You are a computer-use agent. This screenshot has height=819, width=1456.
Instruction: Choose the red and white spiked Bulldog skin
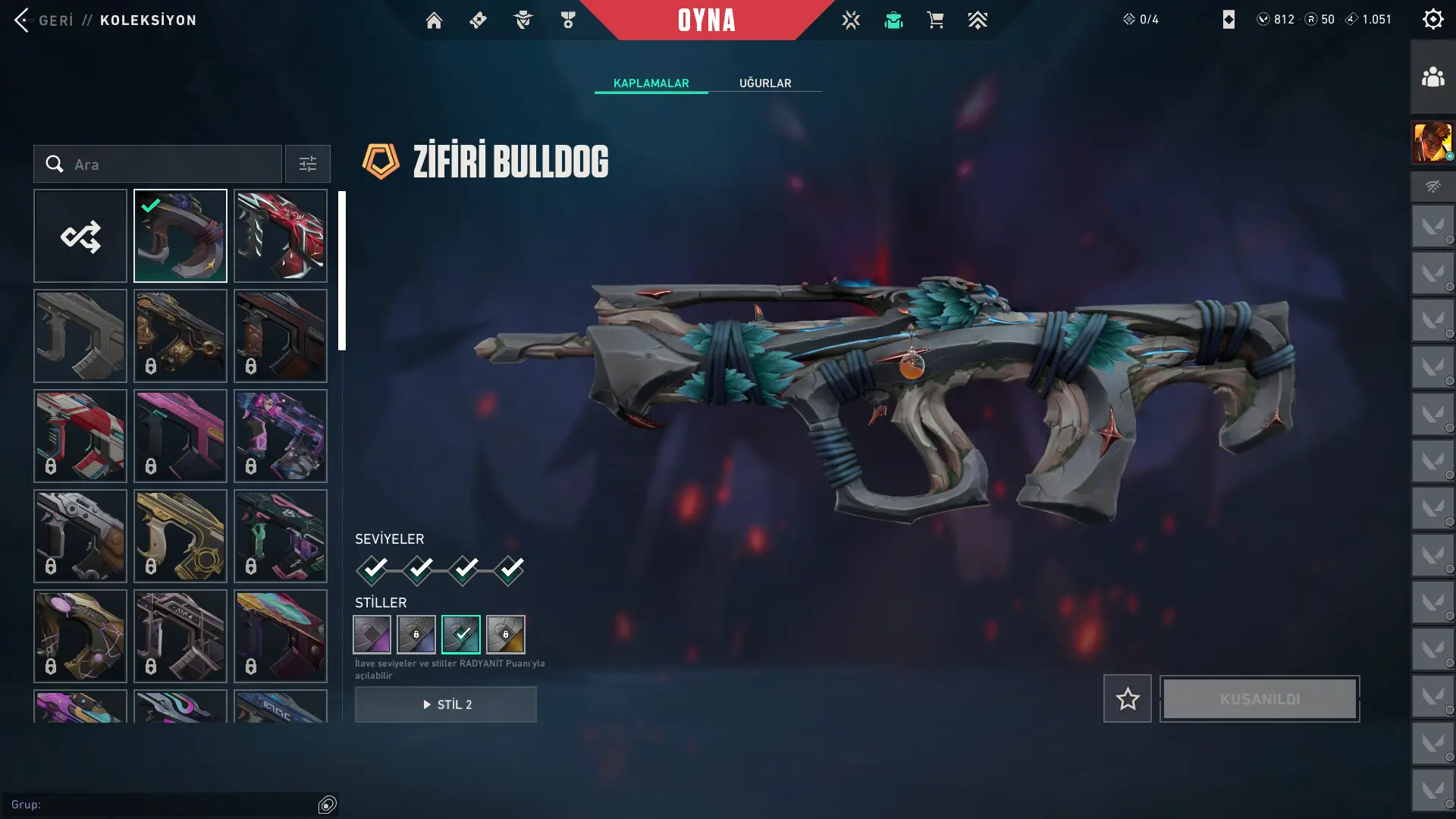(281, 236)
